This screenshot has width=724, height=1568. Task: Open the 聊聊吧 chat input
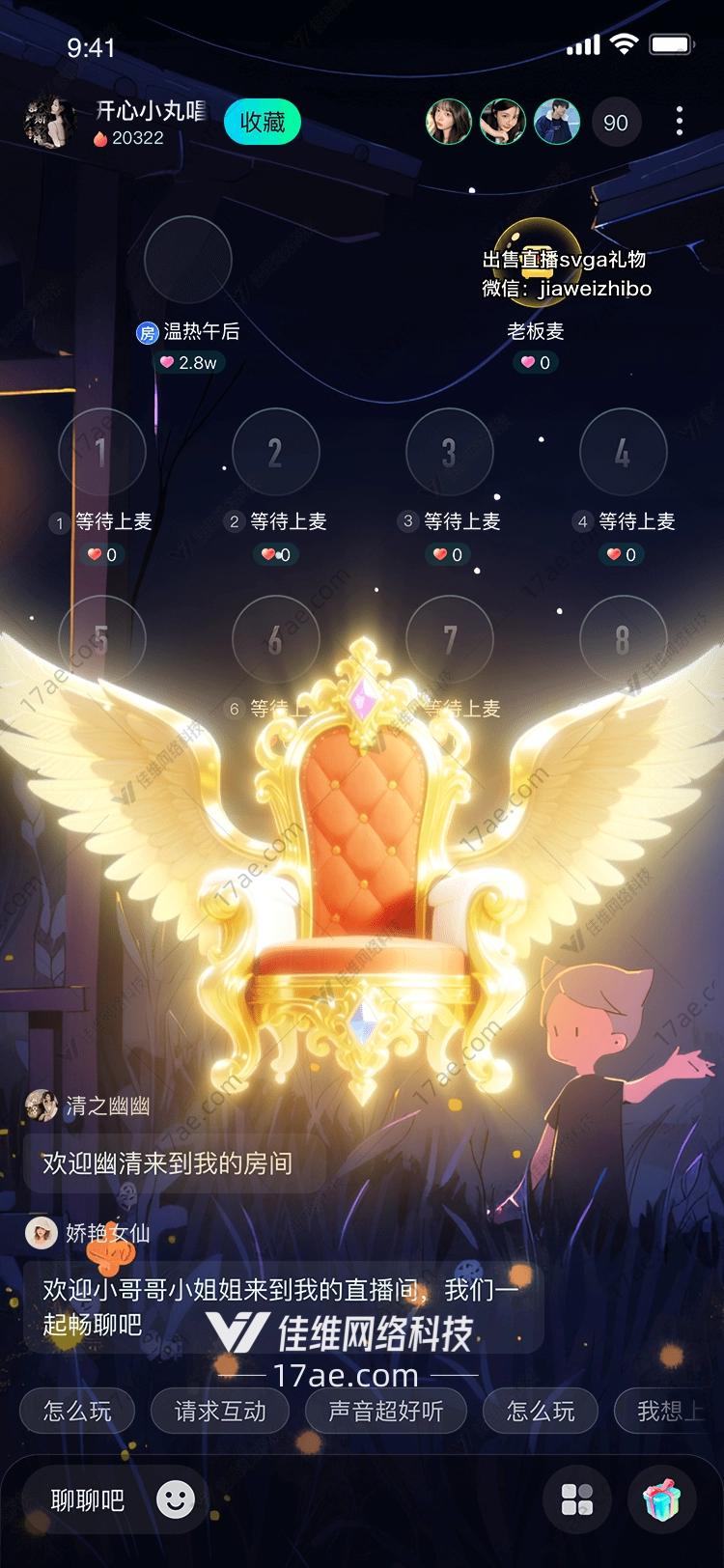tap(88, 1499)
